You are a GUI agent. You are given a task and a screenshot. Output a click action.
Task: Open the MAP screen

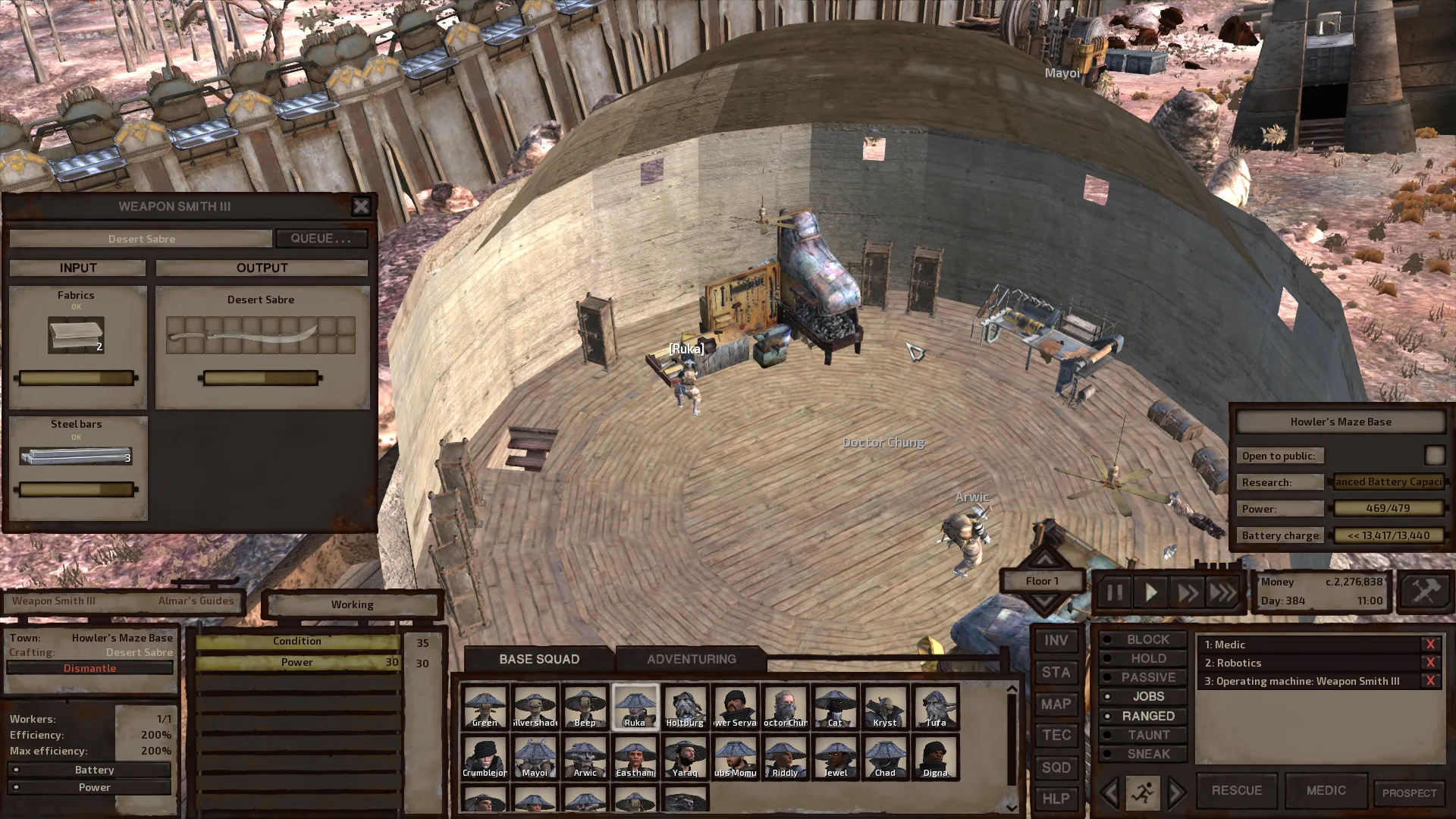(1056, 704)
